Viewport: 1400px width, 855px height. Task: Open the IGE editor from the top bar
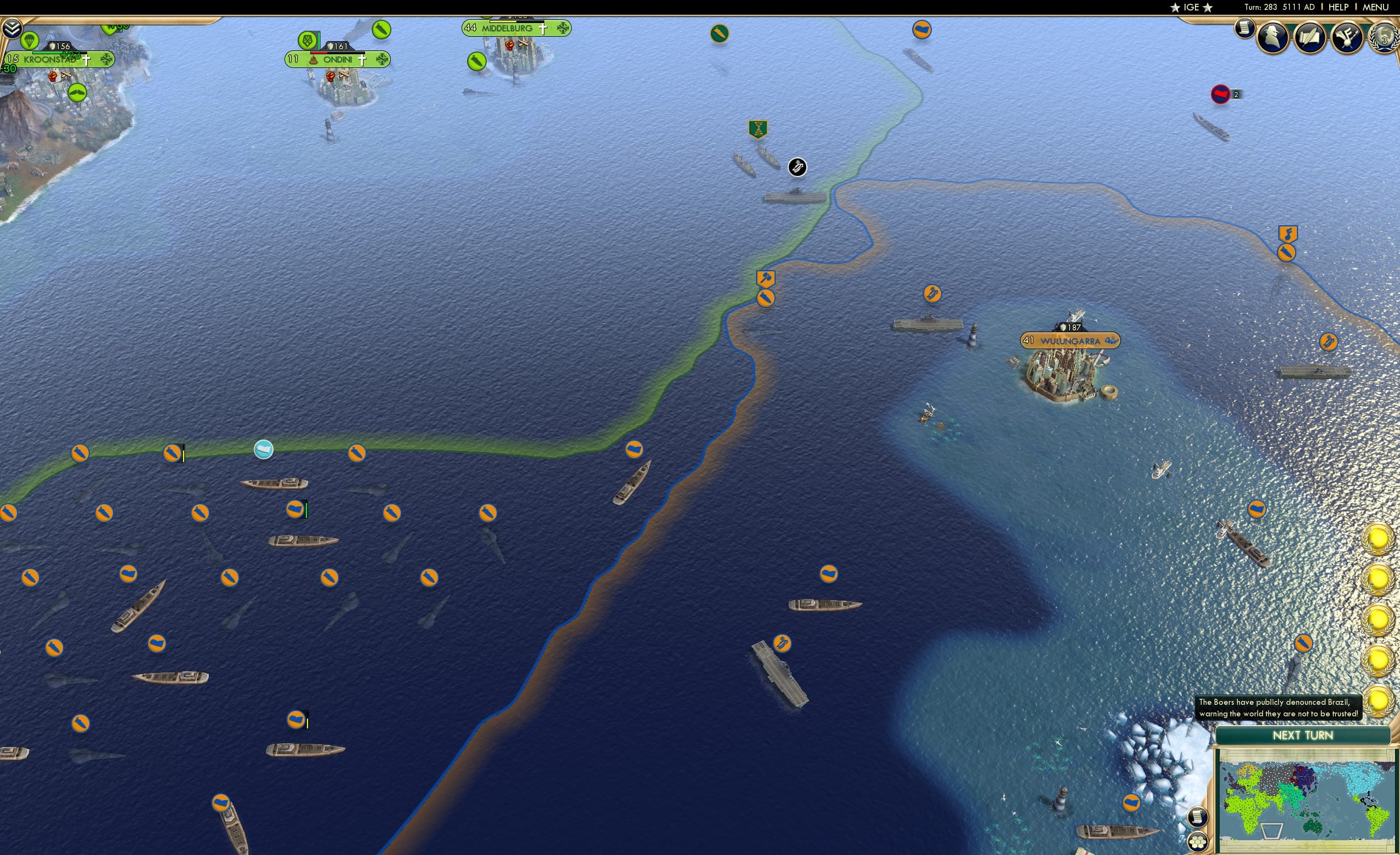tap(1191, 7)
